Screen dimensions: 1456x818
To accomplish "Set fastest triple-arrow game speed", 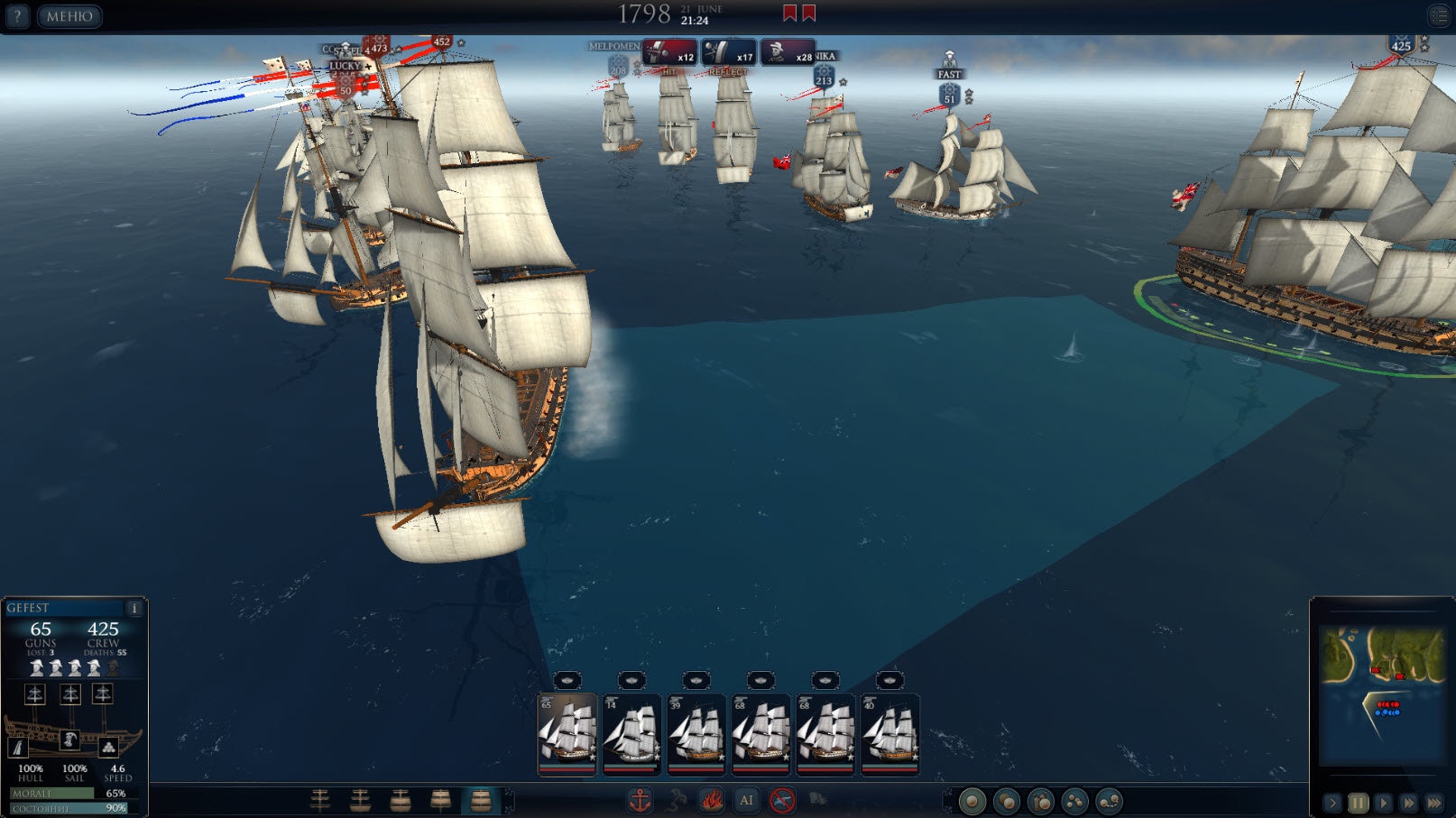I will (x=1433, y=802).
